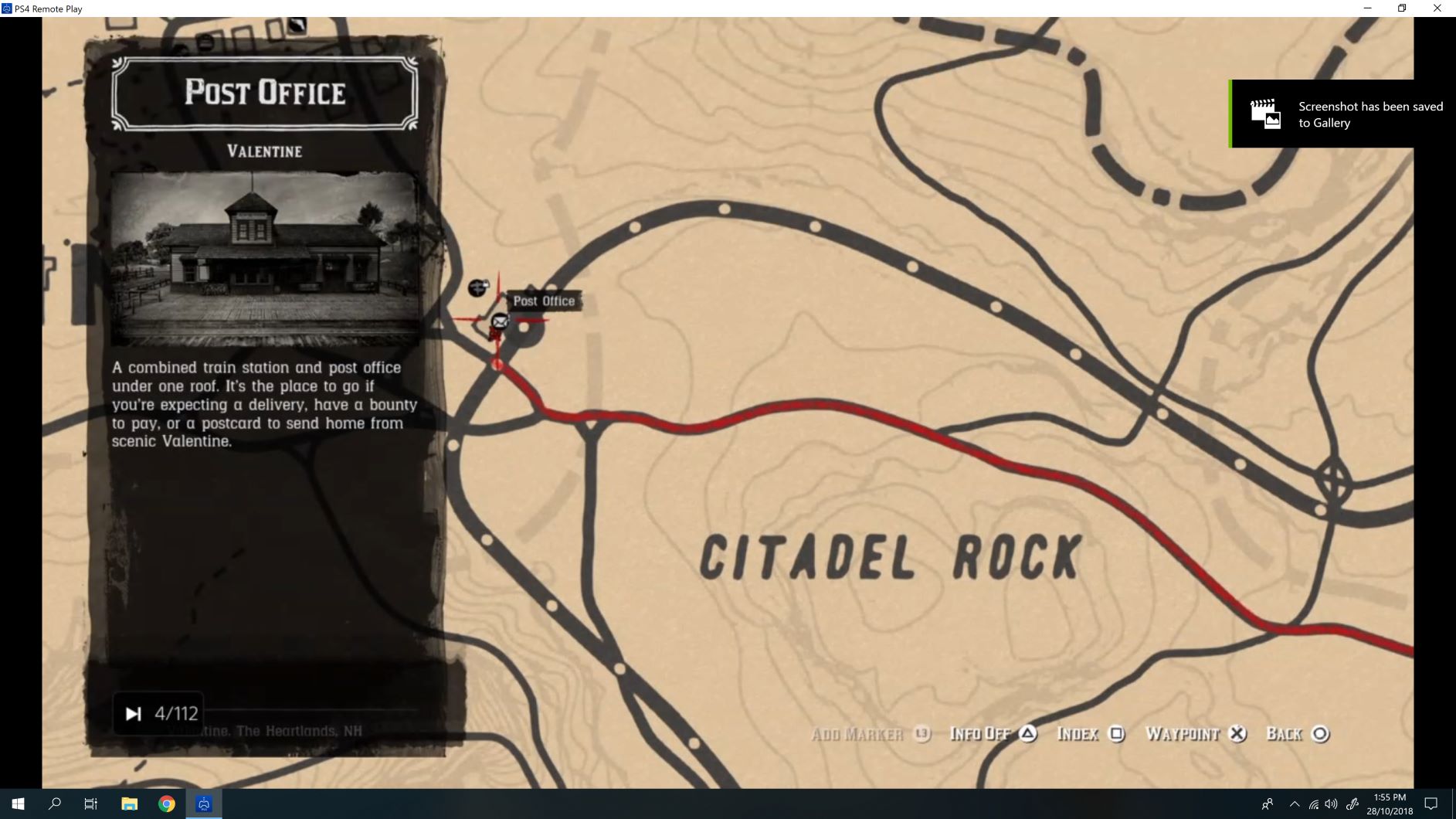Click the train station icon left of Post Office

tap(479, 287)
